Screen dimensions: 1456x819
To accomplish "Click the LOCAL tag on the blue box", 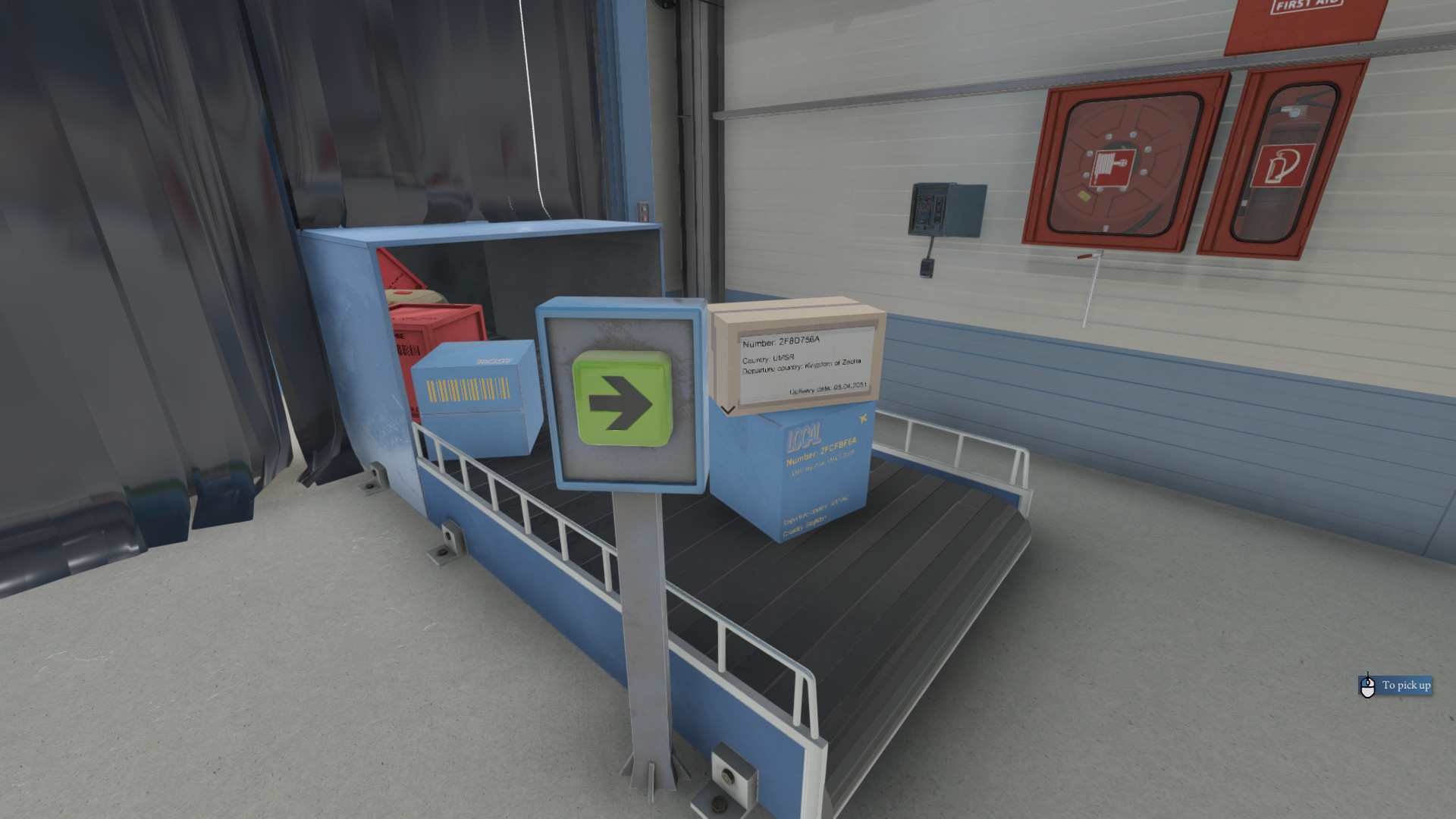I will click(805, 437).
